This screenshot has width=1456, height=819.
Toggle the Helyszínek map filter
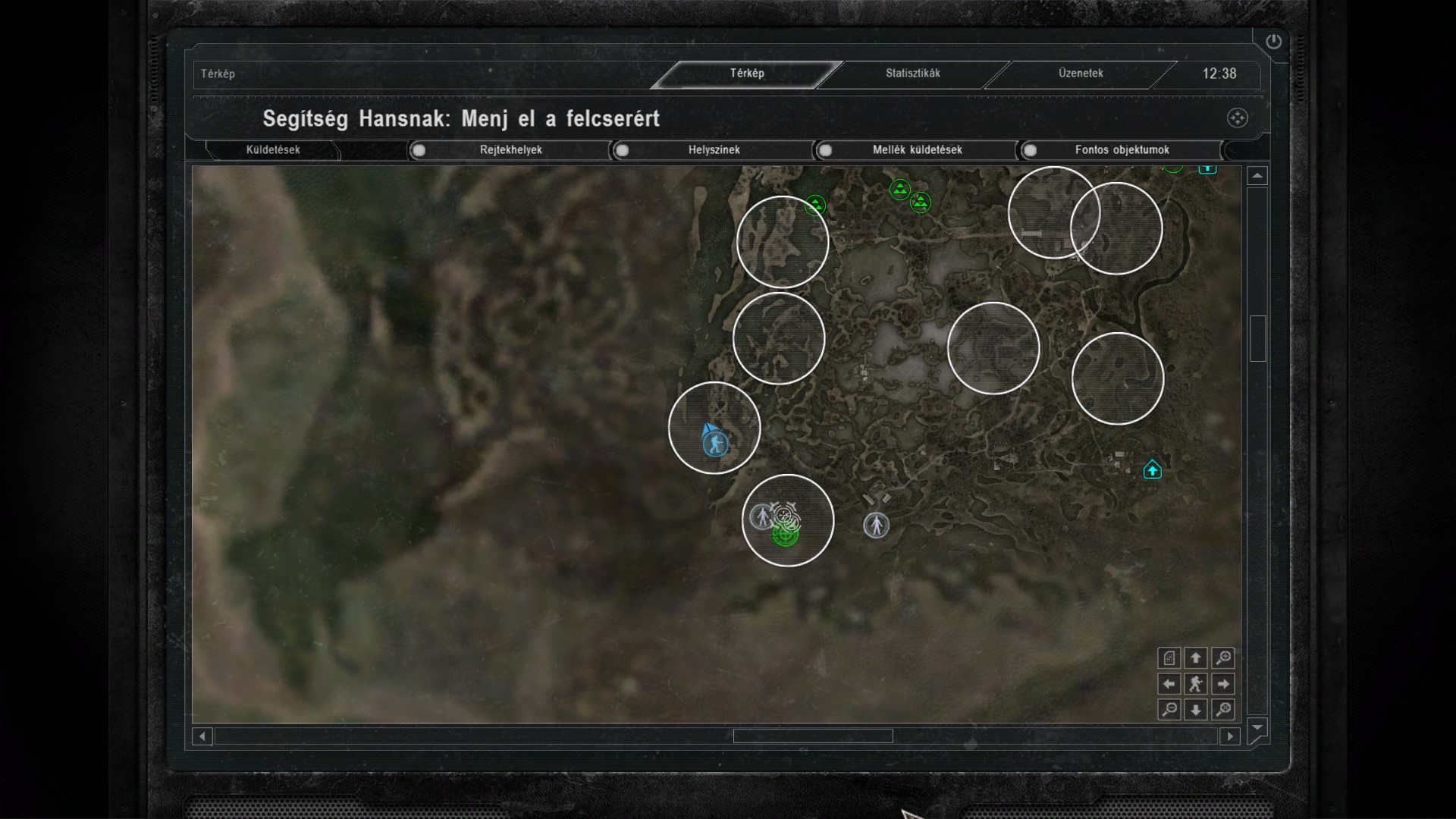pos(622,150)
